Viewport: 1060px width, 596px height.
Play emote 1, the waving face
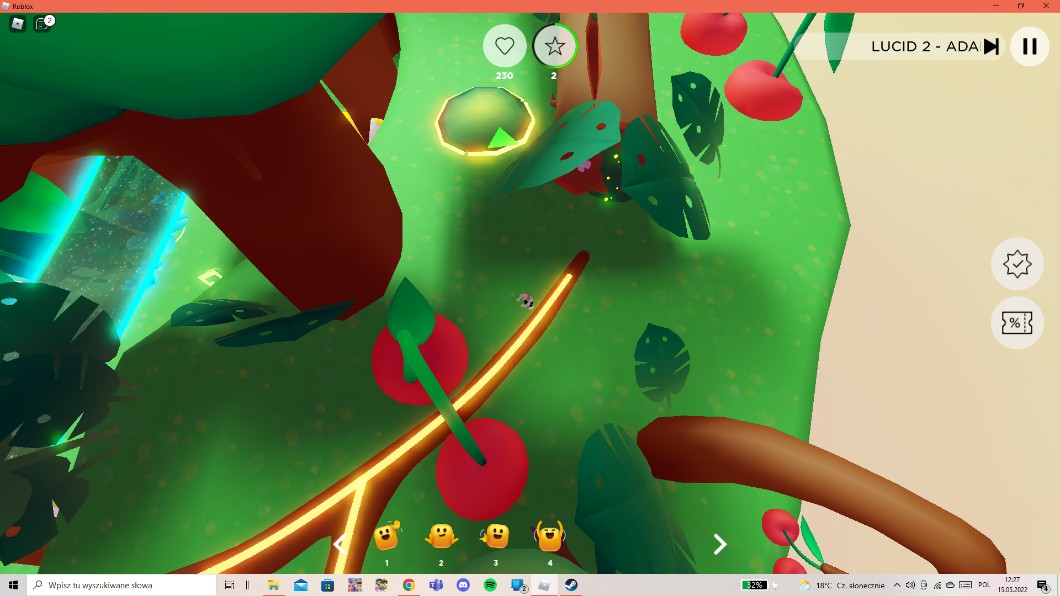(x=387, y=537)
